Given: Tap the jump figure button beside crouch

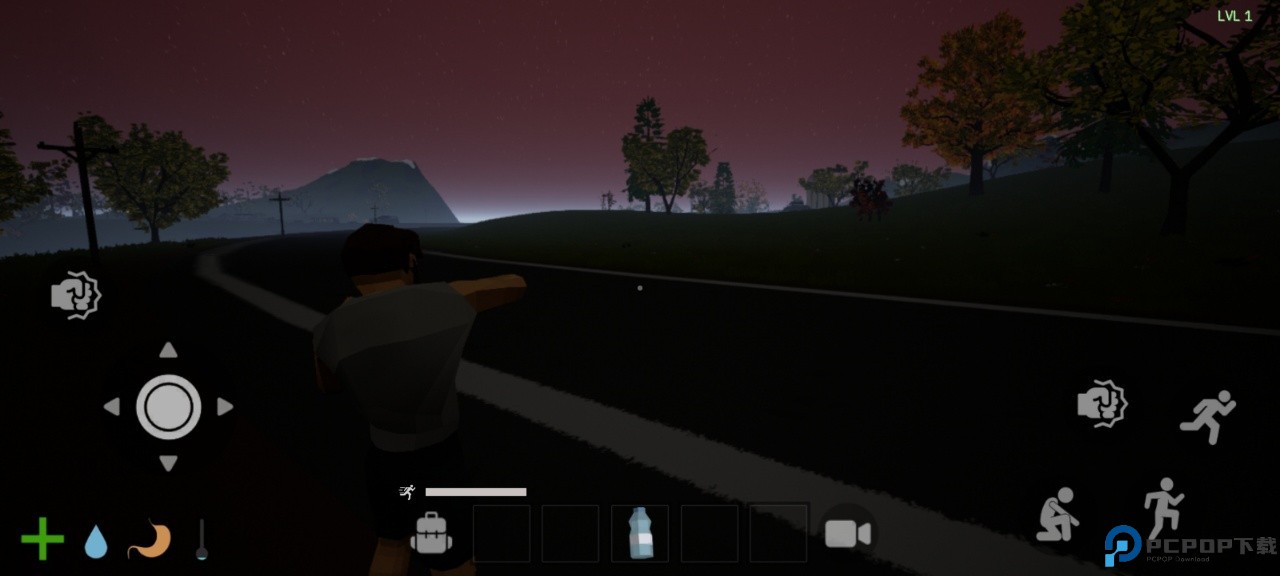Looking at the screenshot, I should pyautogui.click(x=1162, y=507).
